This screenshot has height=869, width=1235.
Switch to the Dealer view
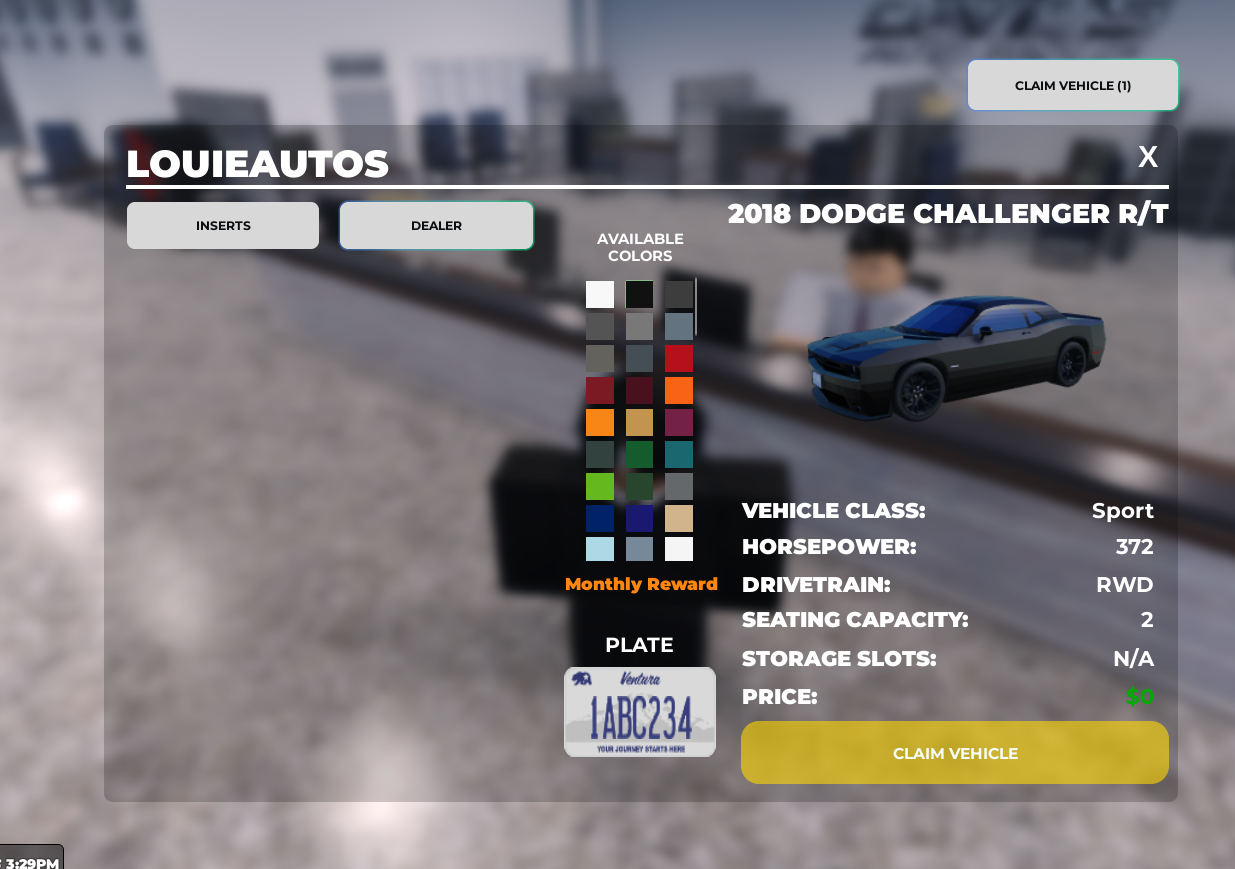436,226
